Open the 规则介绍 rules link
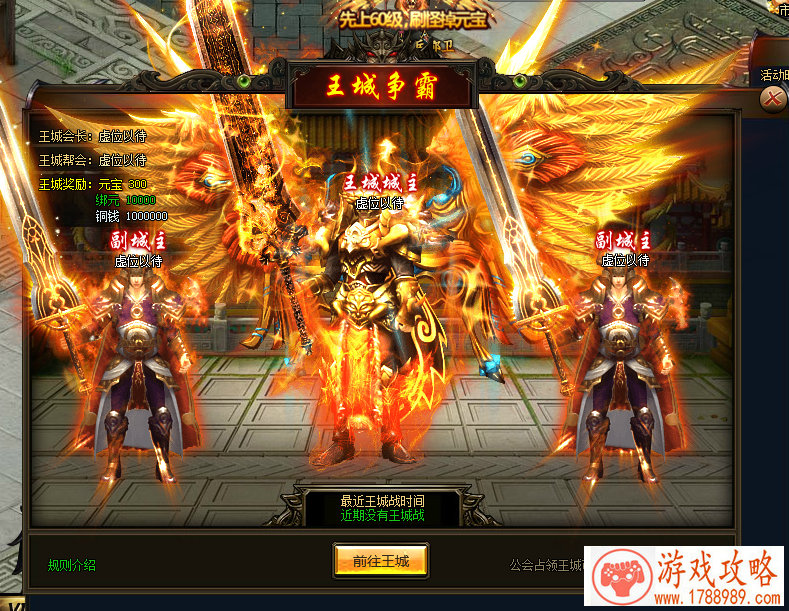This screenshot has width=789, height=611. click(72, 565)
